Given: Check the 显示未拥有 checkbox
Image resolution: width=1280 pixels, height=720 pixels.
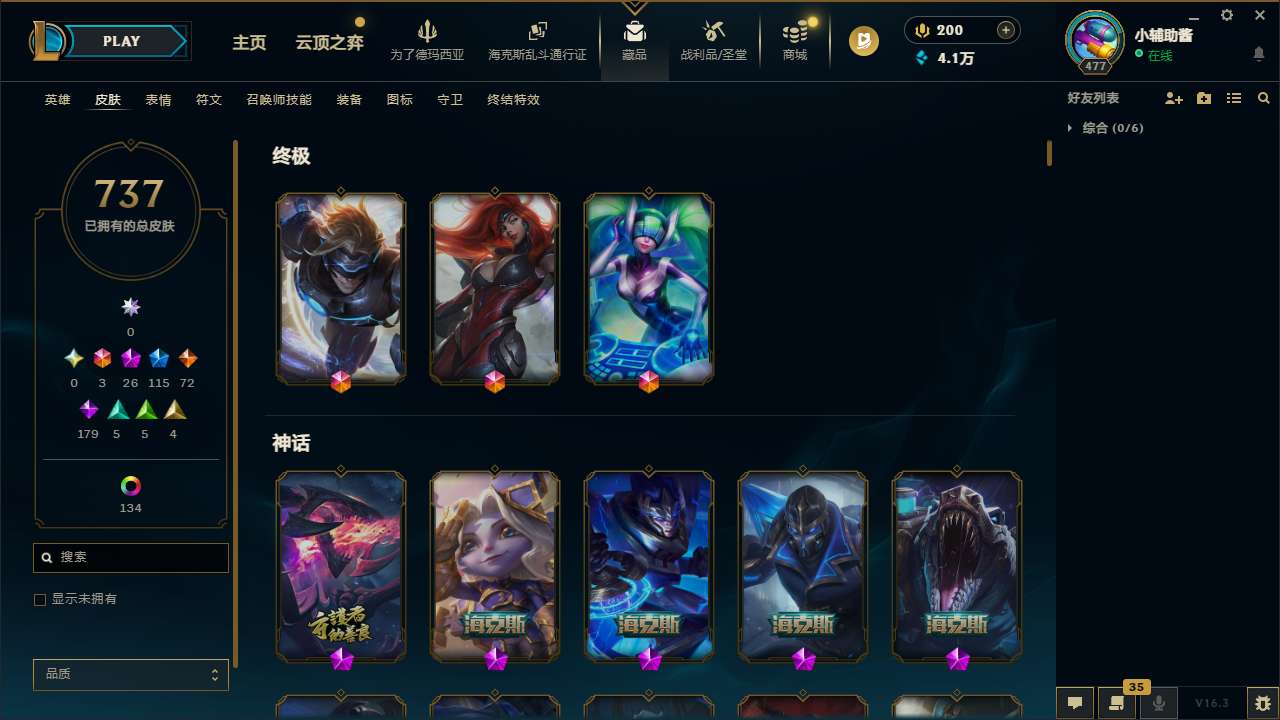Looking at the screenshot, I should click(x=40, y=599).
